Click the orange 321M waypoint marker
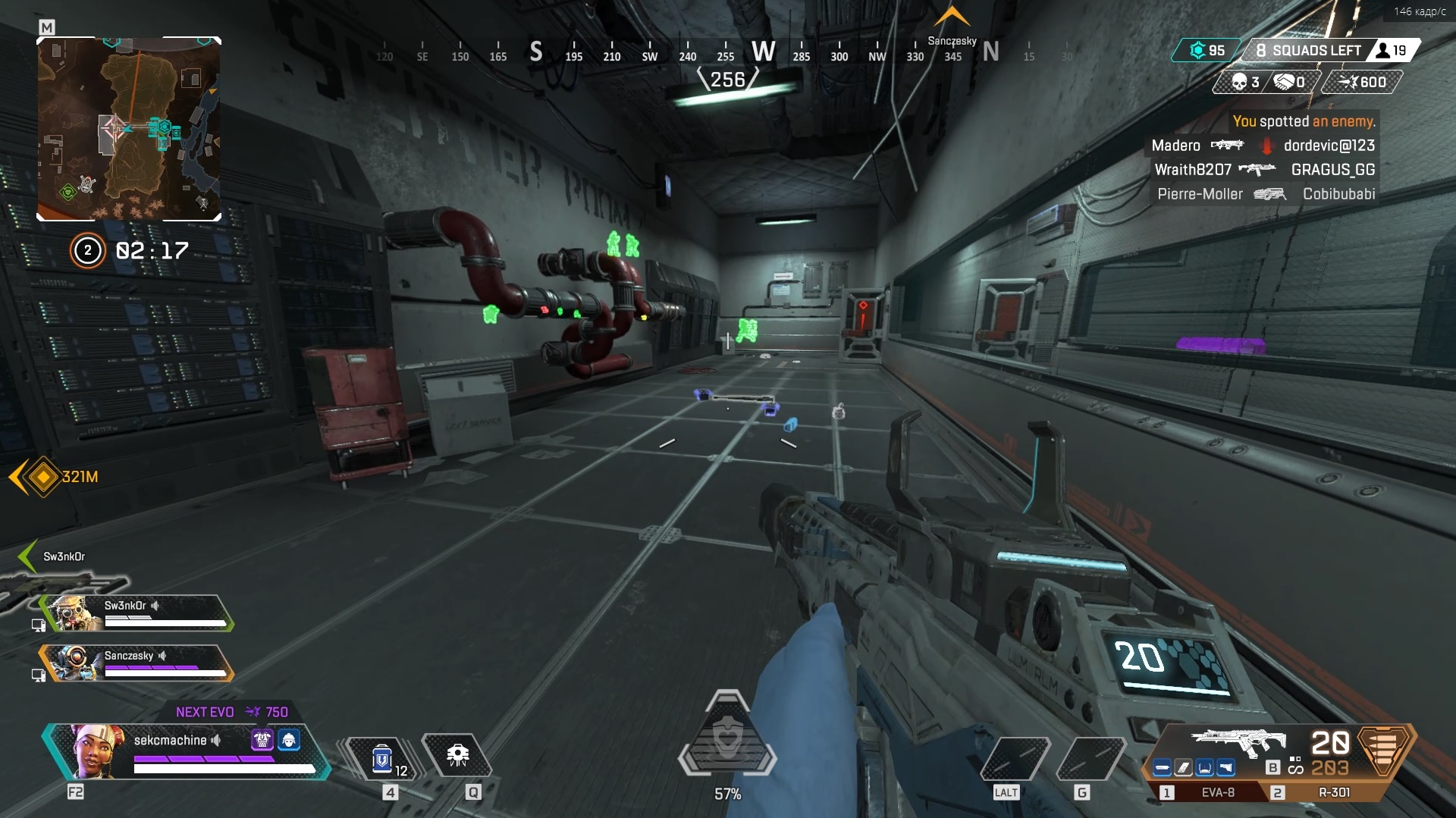This screenshot has height=818, width=1456. (x=43, y=477)
